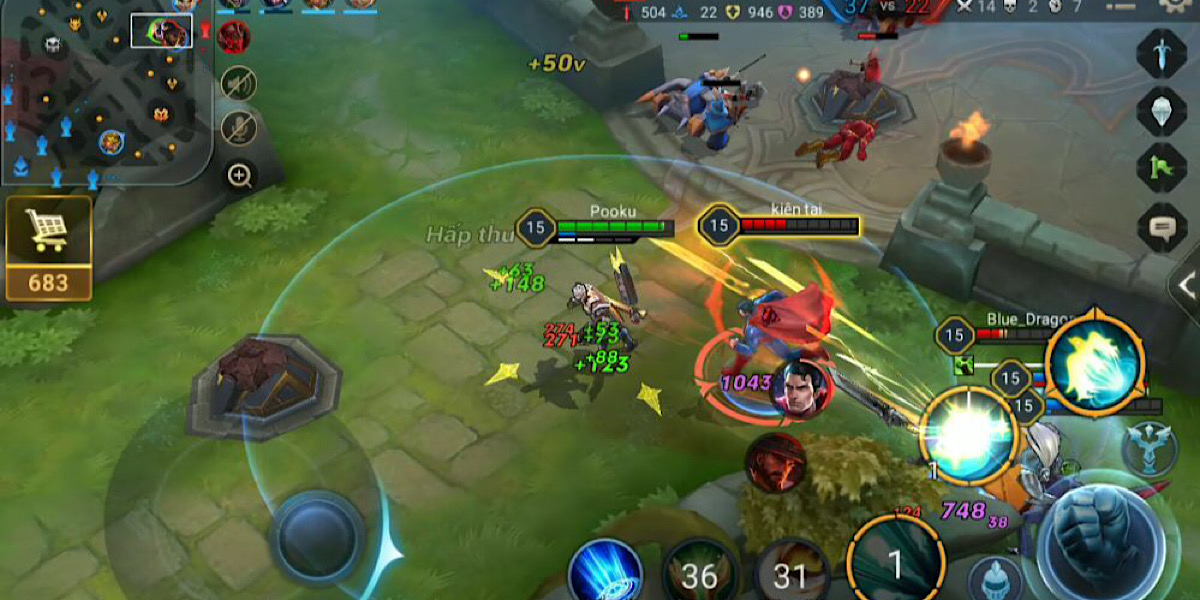Select the blue sword attack signal
The image size is (1200, 600).
(x=1162, y=53)
